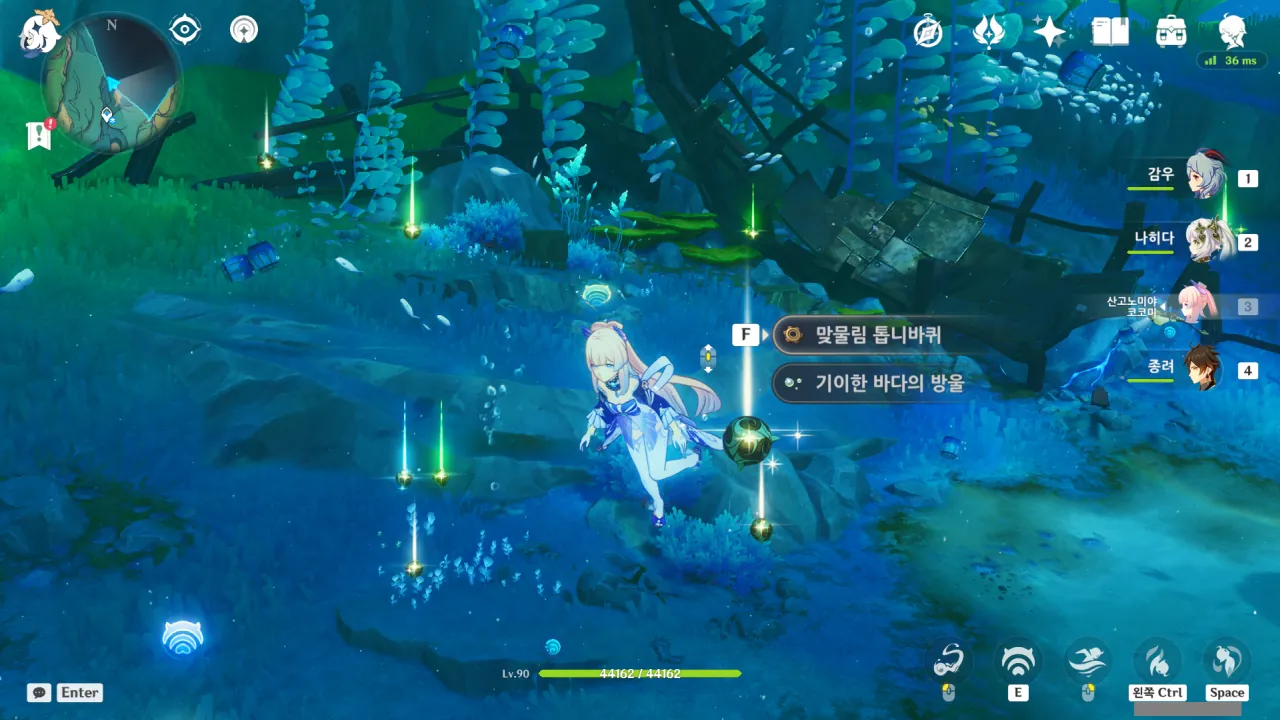Activate the eye-shaped sight icon

[x=185, y=30]
